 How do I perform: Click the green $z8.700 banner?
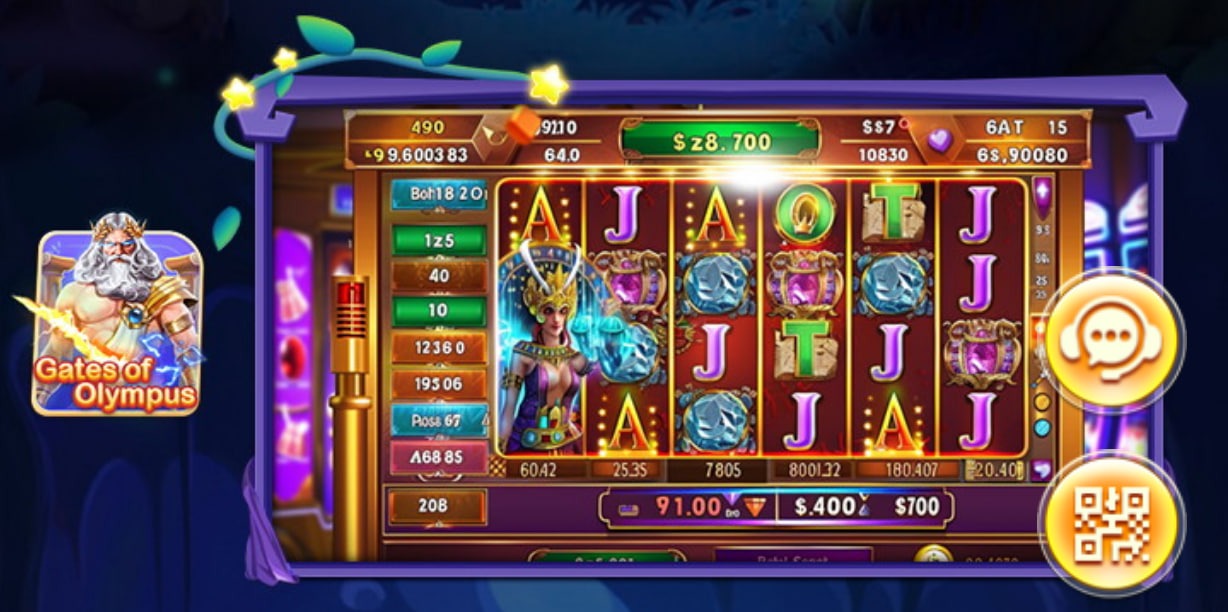coord(720,142)
